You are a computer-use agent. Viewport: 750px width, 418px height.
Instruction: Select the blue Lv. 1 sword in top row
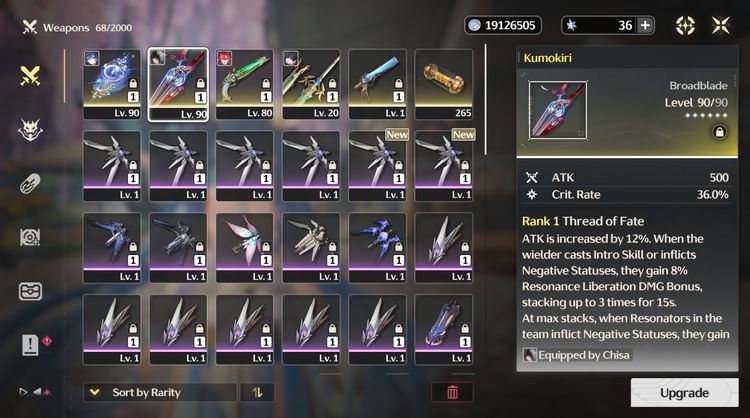[x=377, y=84]
